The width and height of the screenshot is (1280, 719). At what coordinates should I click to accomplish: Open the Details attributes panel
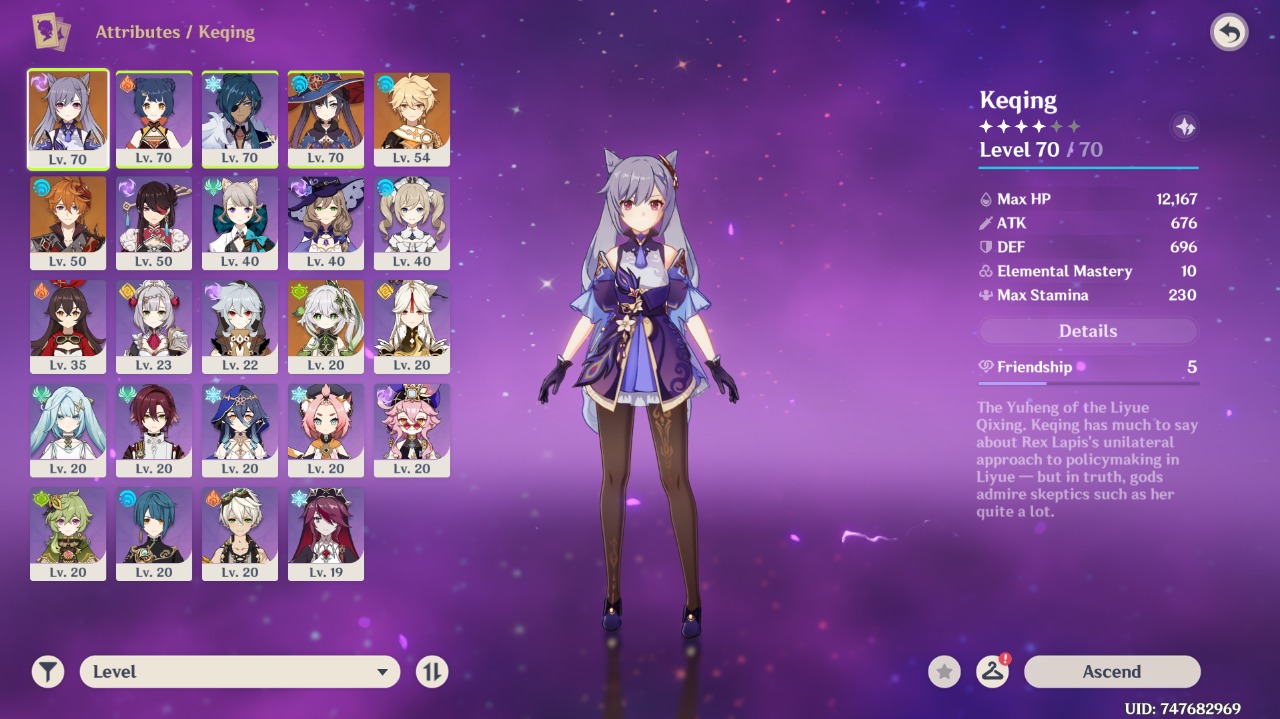point(1087,331)
